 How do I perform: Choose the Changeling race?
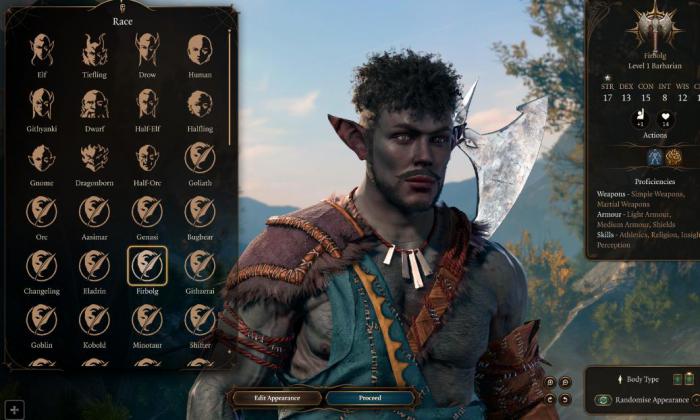click(x=41, y=265)
